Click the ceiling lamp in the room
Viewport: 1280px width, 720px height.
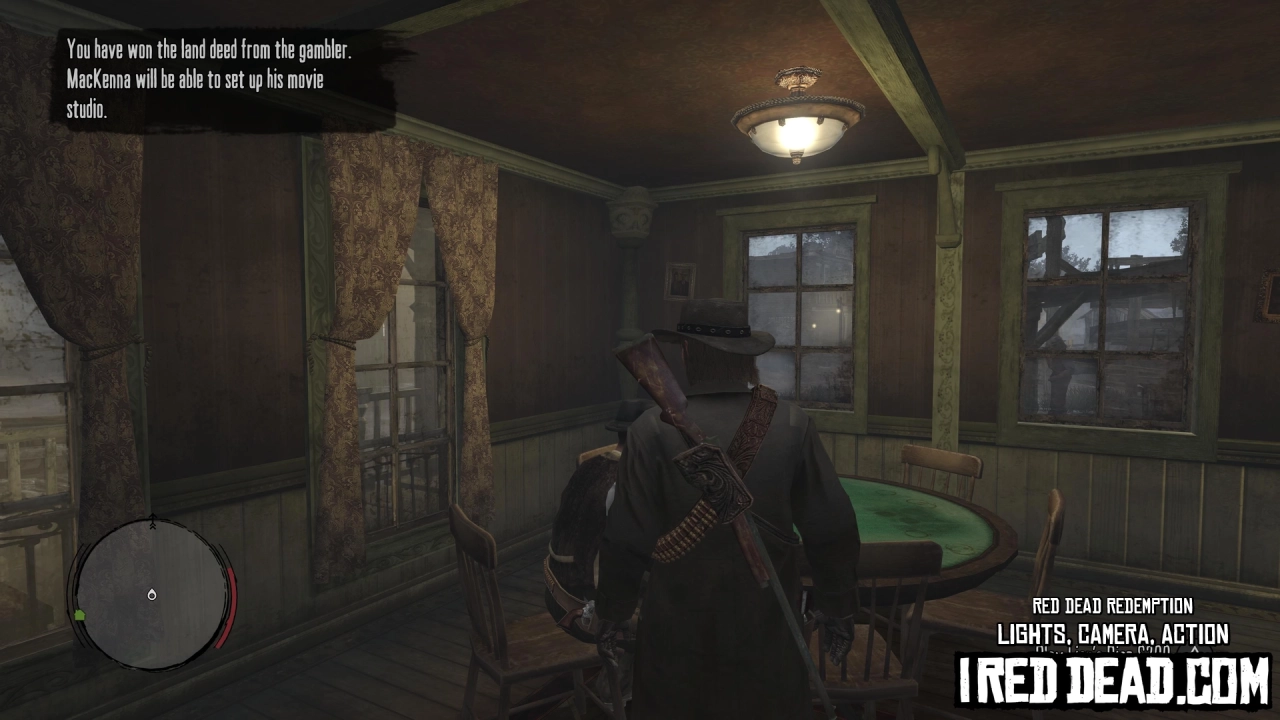[x=795, y=115]
